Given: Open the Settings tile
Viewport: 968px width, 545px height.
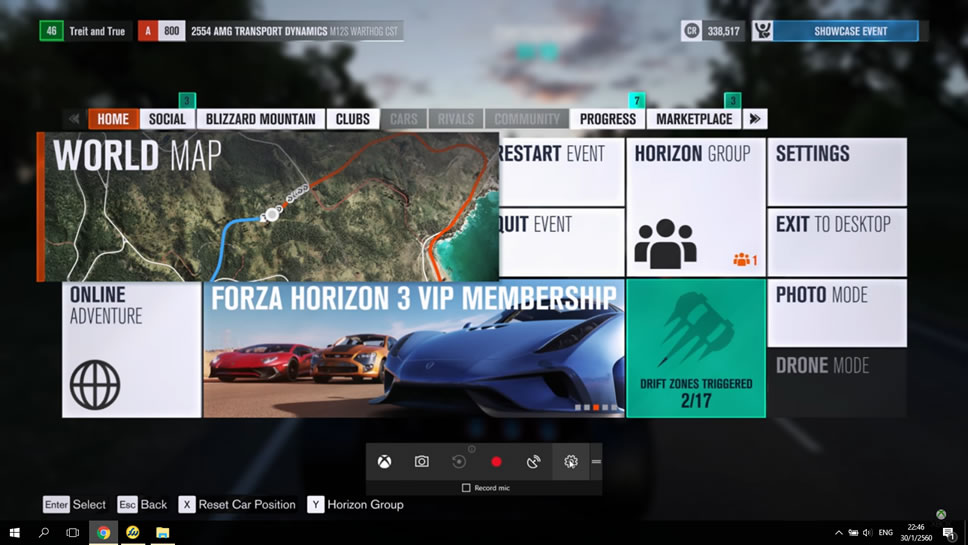Looking at the screenshot, I should 836,171.
